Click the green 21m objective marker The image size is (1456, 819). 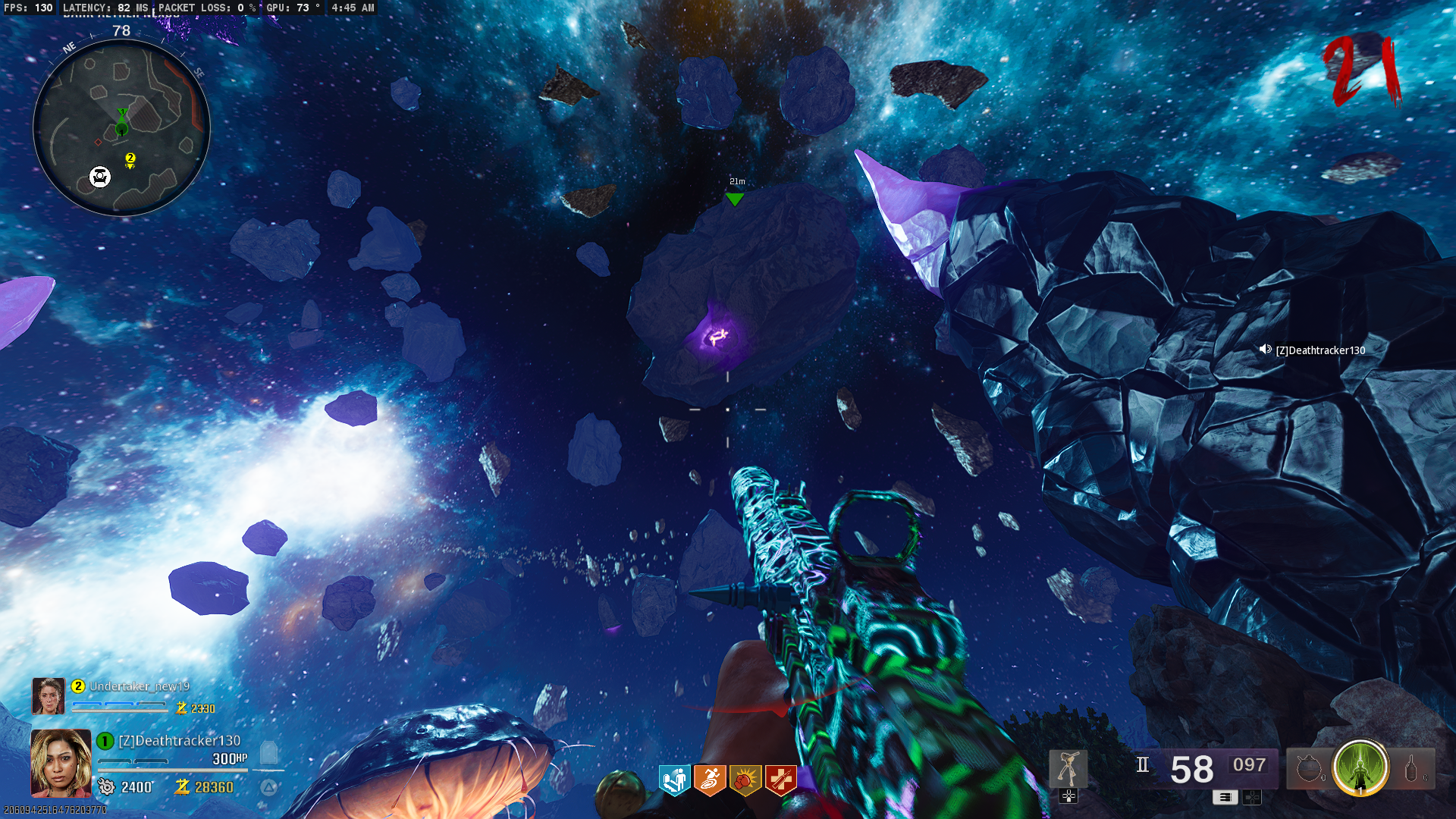734,199
